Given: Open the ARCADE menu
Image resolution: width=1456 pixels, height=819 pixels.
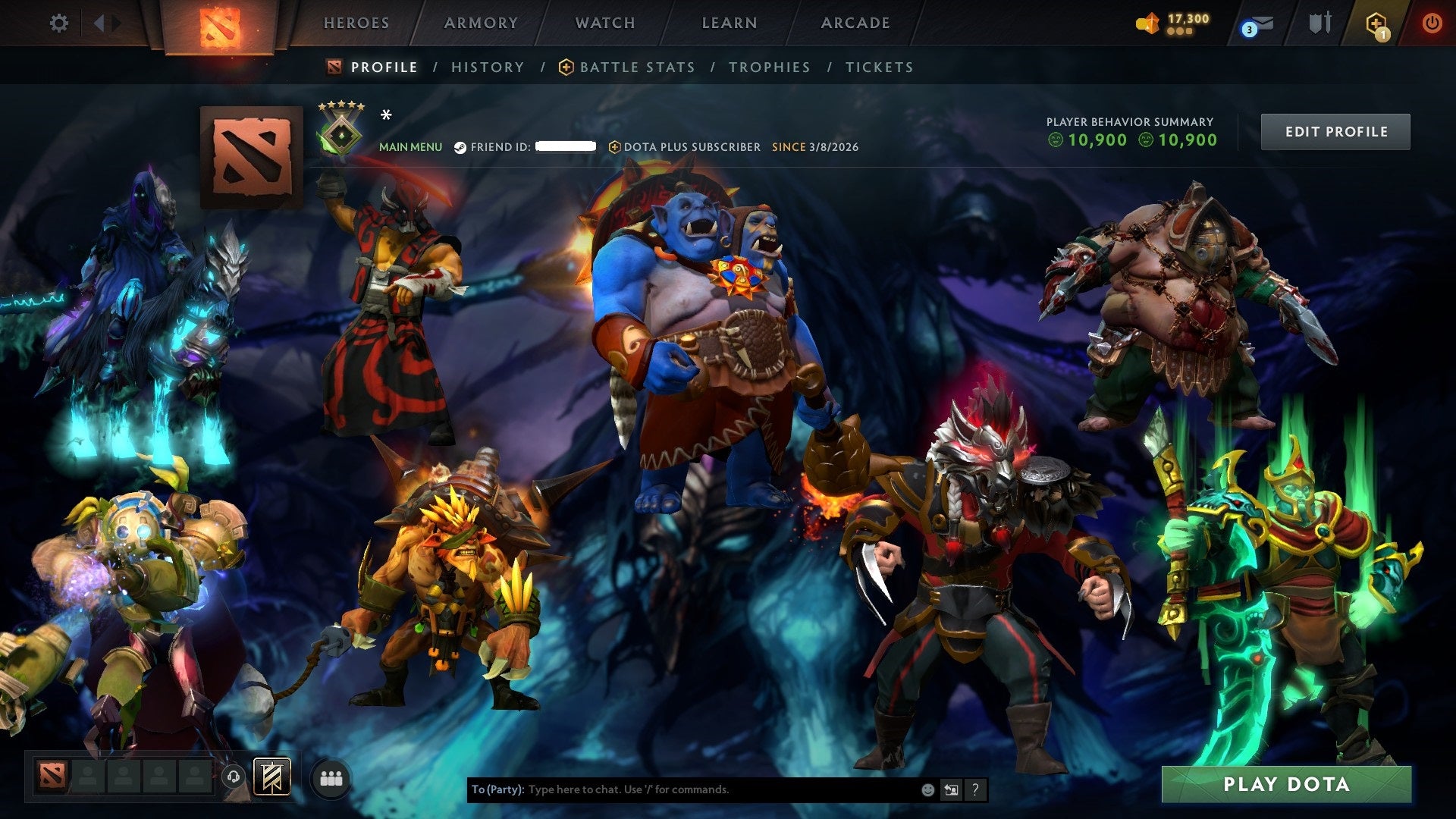Looking at the screenshot, I should click(x=855, y=23).
